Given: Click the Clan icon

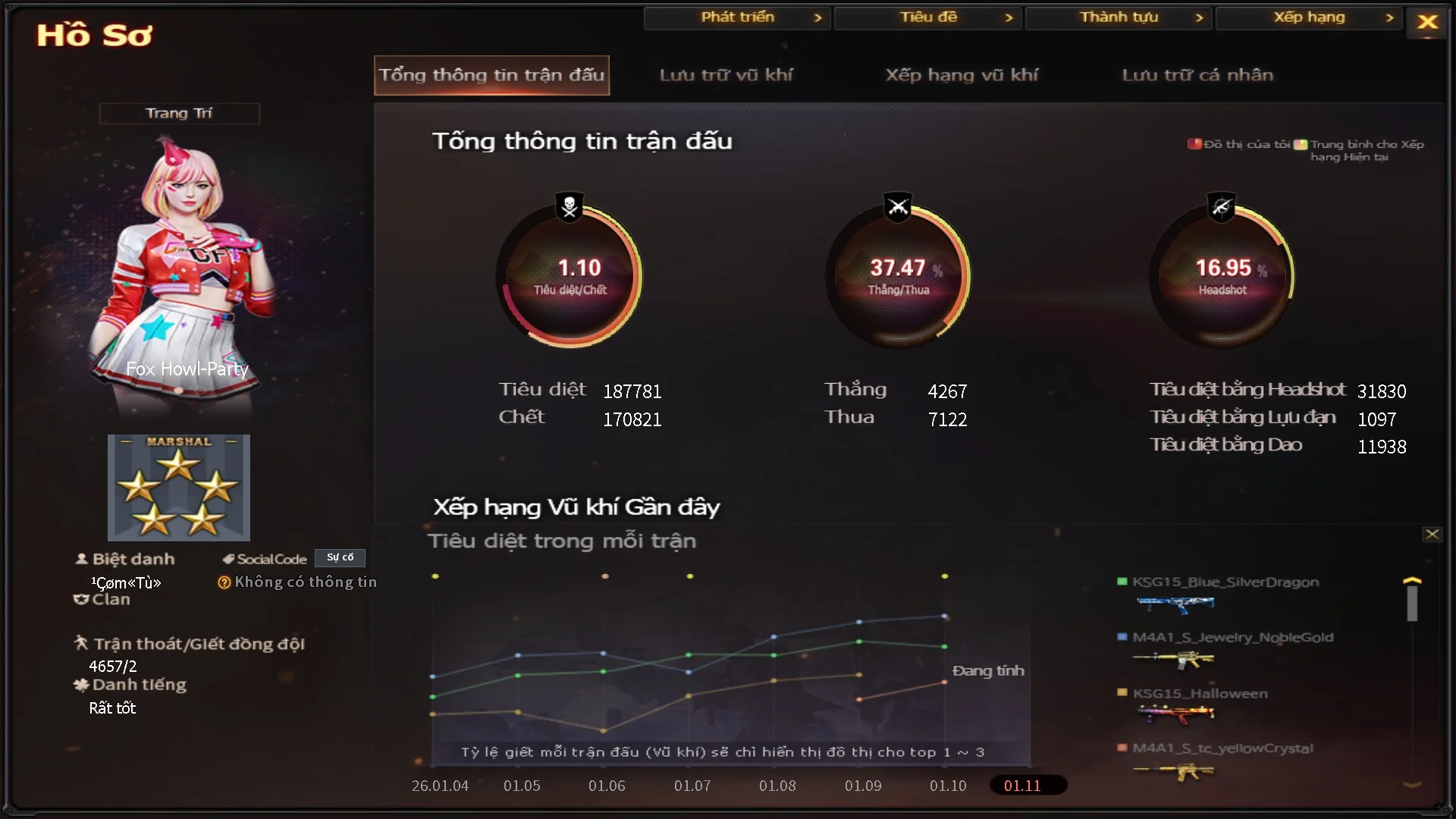Looking at the screenshot, I should [81, 599].
